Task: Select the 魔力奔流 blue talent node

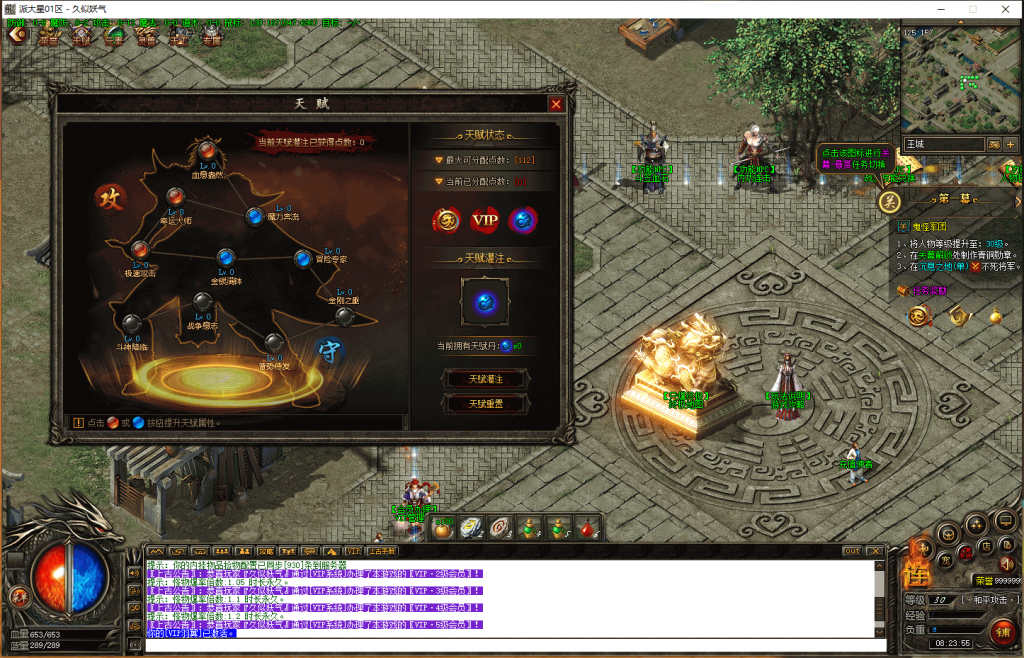Action: point(255,215)
